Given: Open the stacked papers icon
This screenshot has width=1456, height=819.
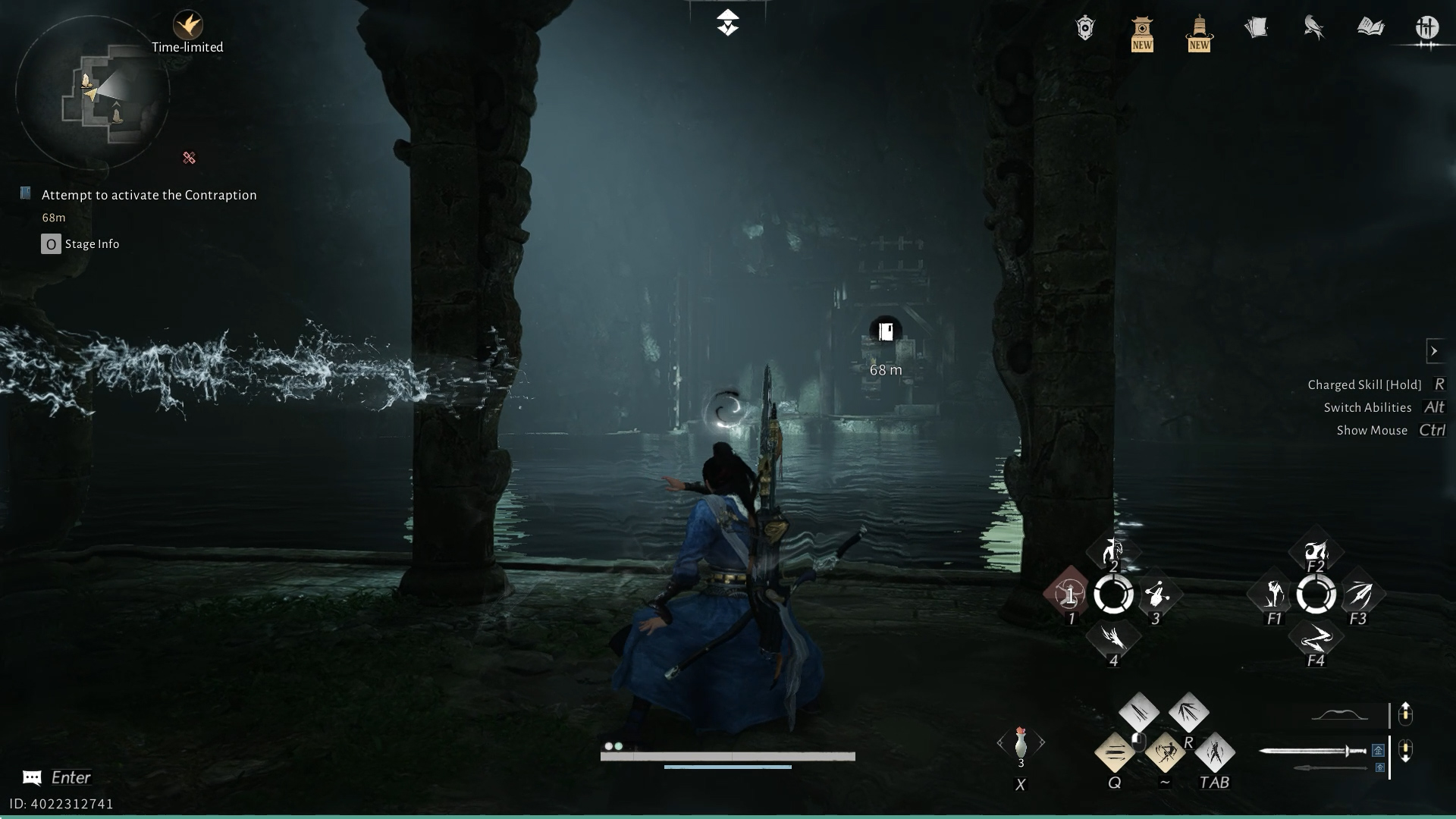Looking at the screenshot, I should click(1257, 29).
